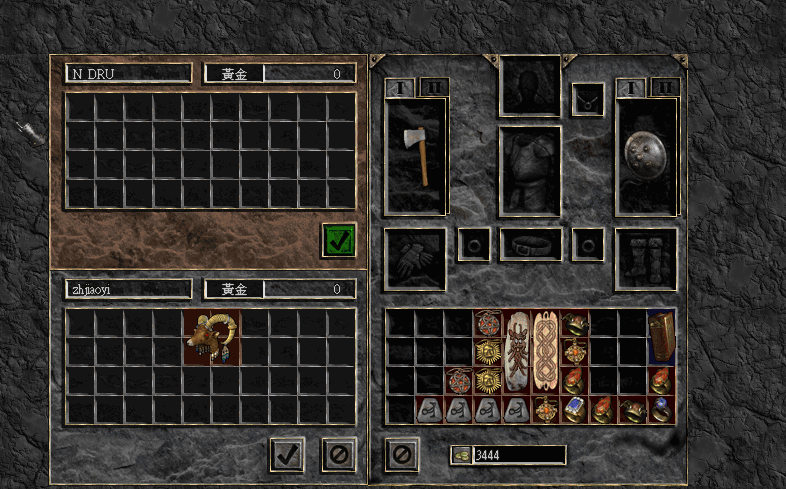
Task: Switch to weapon set II above the shield
Action: tap(665, 87)
